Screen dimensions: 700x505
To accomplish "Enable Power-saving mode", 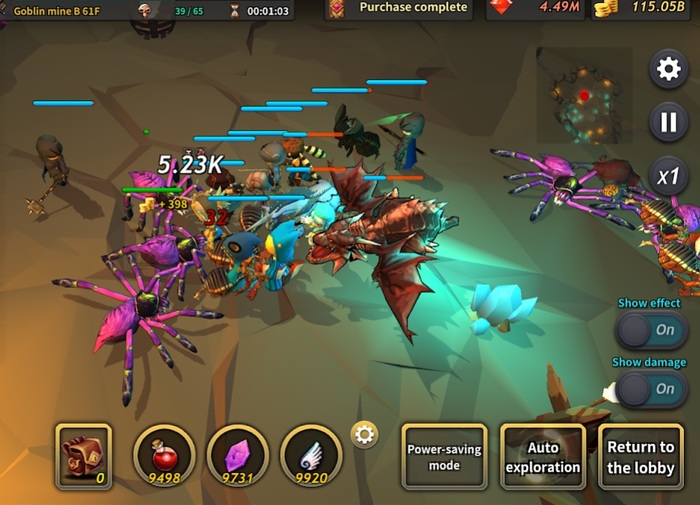I will click(444, 457).
